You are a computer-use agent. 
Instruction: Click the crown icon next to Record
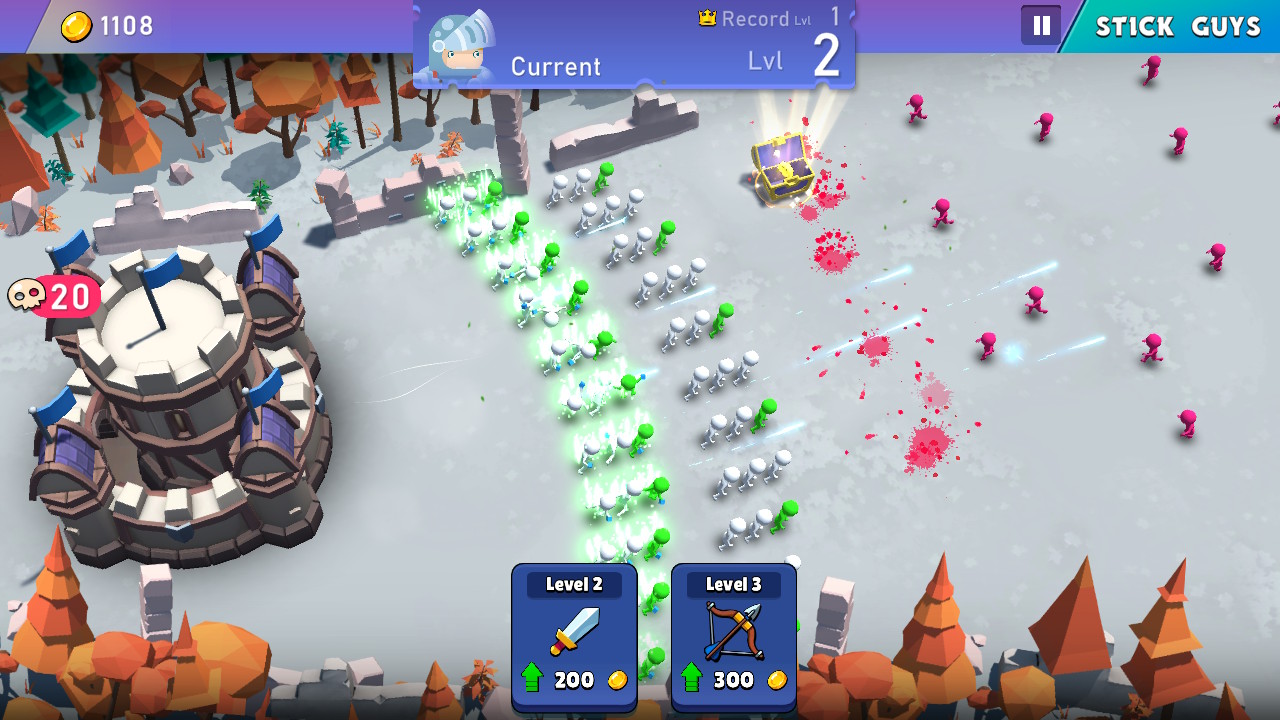coord(706,16)
